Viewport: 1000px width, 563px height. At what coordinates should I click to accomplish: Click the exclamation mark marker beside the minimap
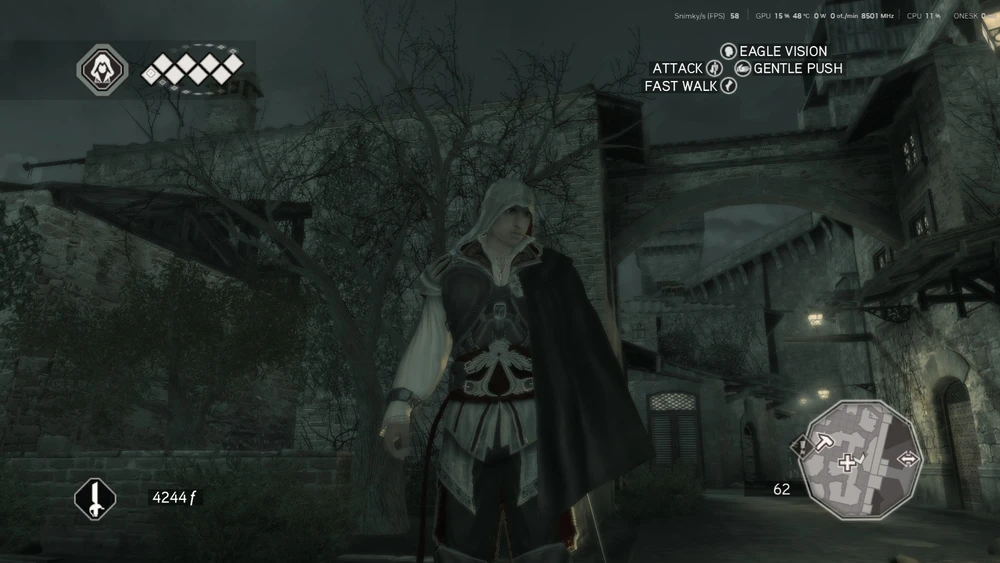(802, 447)
